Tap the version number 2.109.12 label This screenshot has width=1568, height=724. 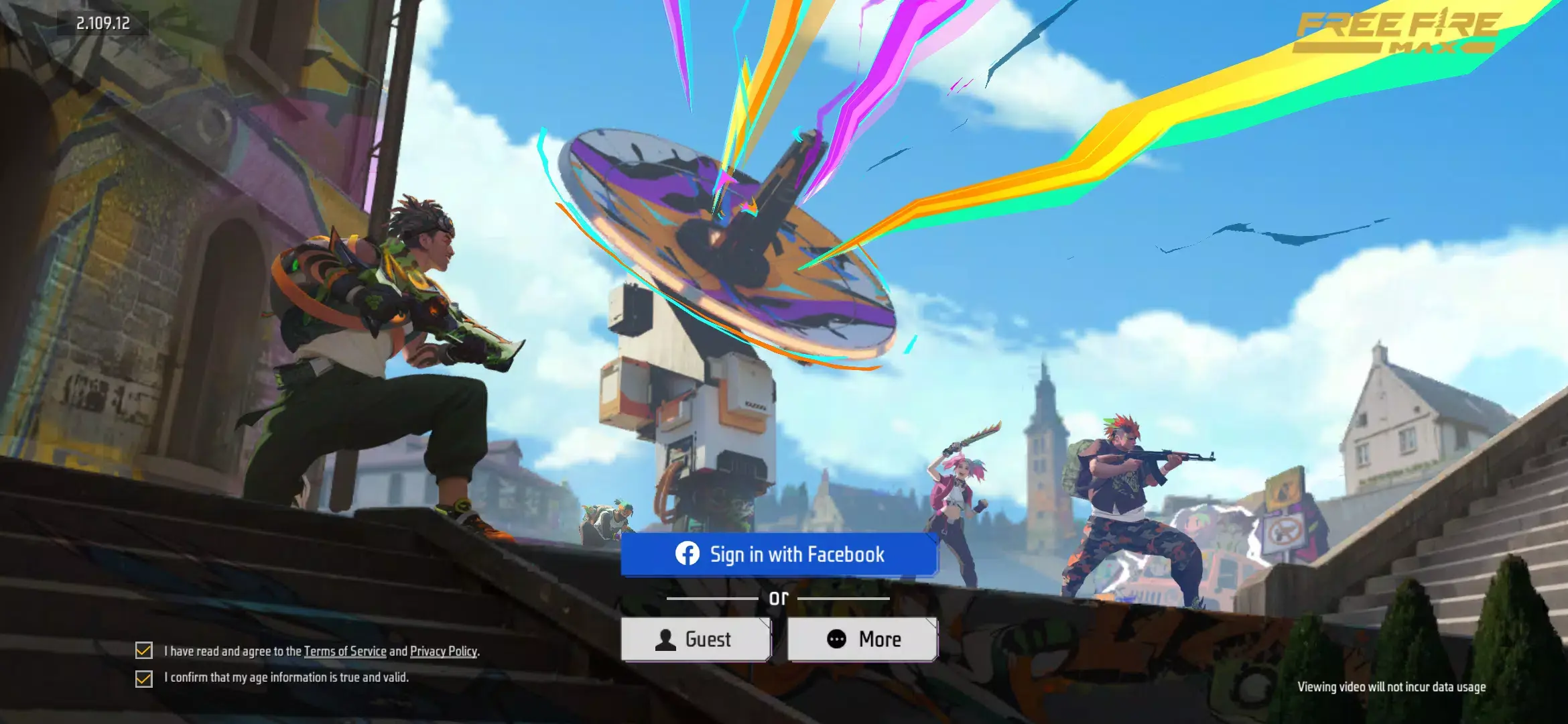tap(104, 22)
